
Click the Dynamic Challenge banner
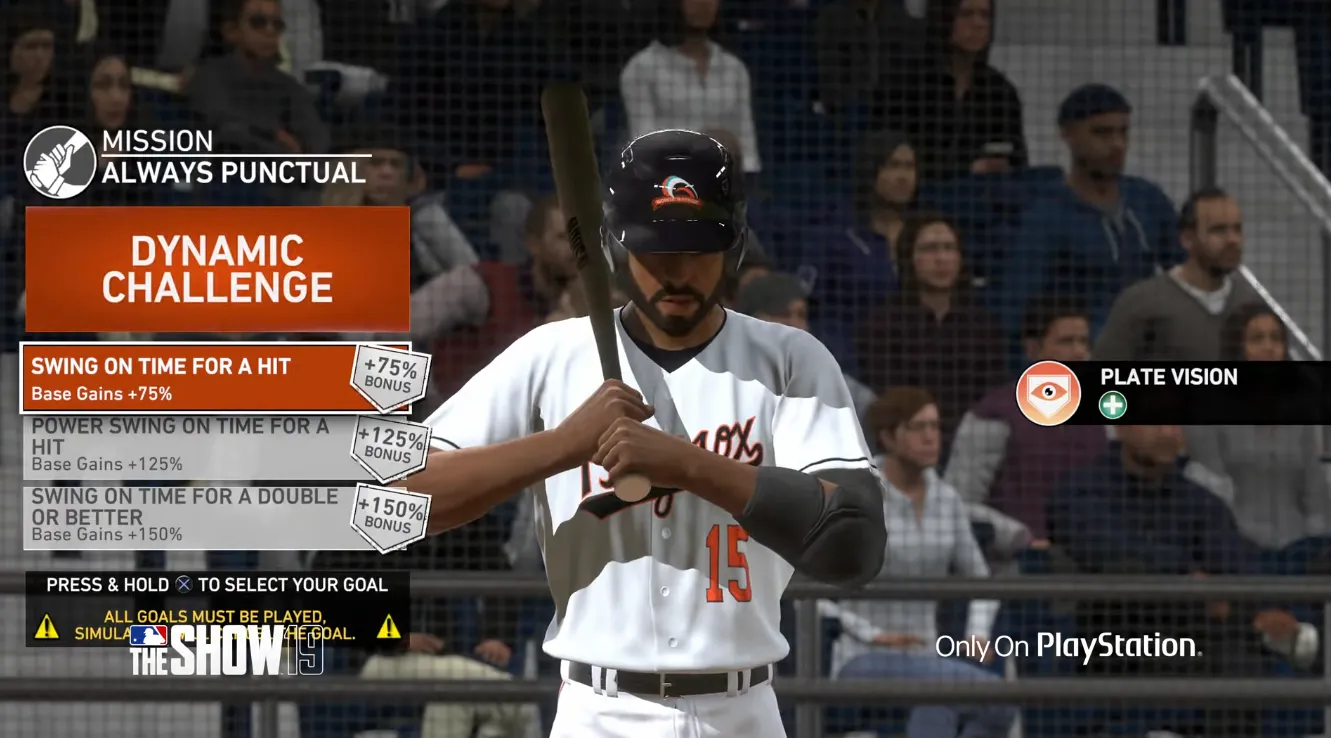pos(217,267)
